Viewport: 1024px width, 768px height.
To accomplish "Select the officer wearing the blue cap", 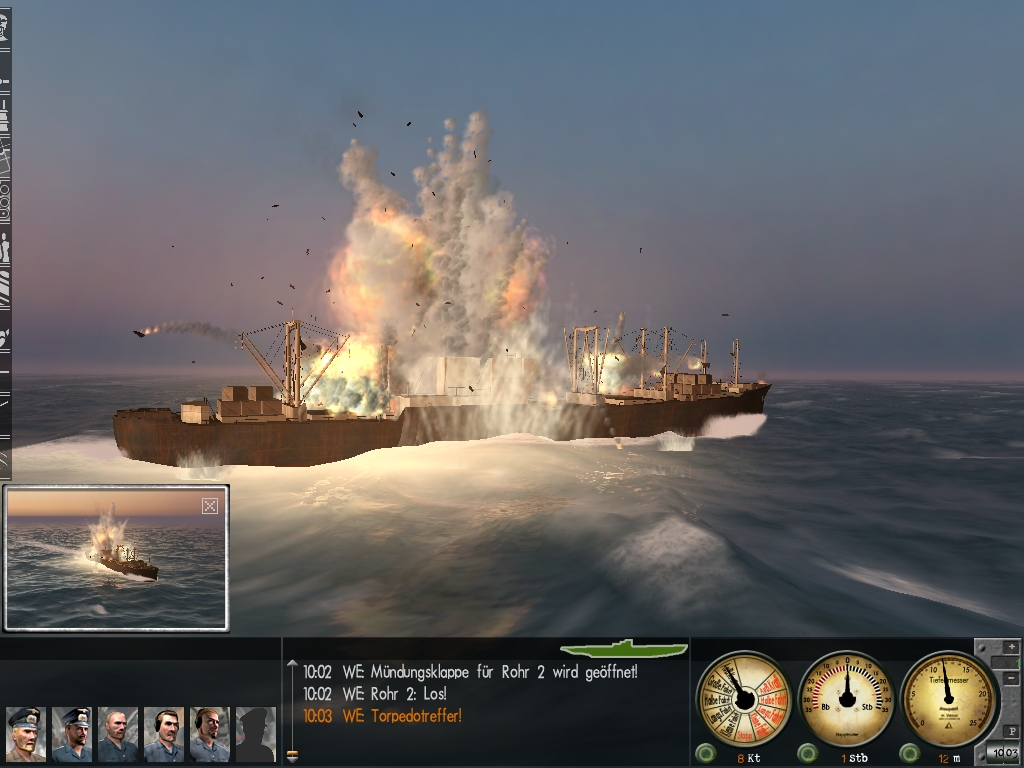I will click(x=72, y=734).
